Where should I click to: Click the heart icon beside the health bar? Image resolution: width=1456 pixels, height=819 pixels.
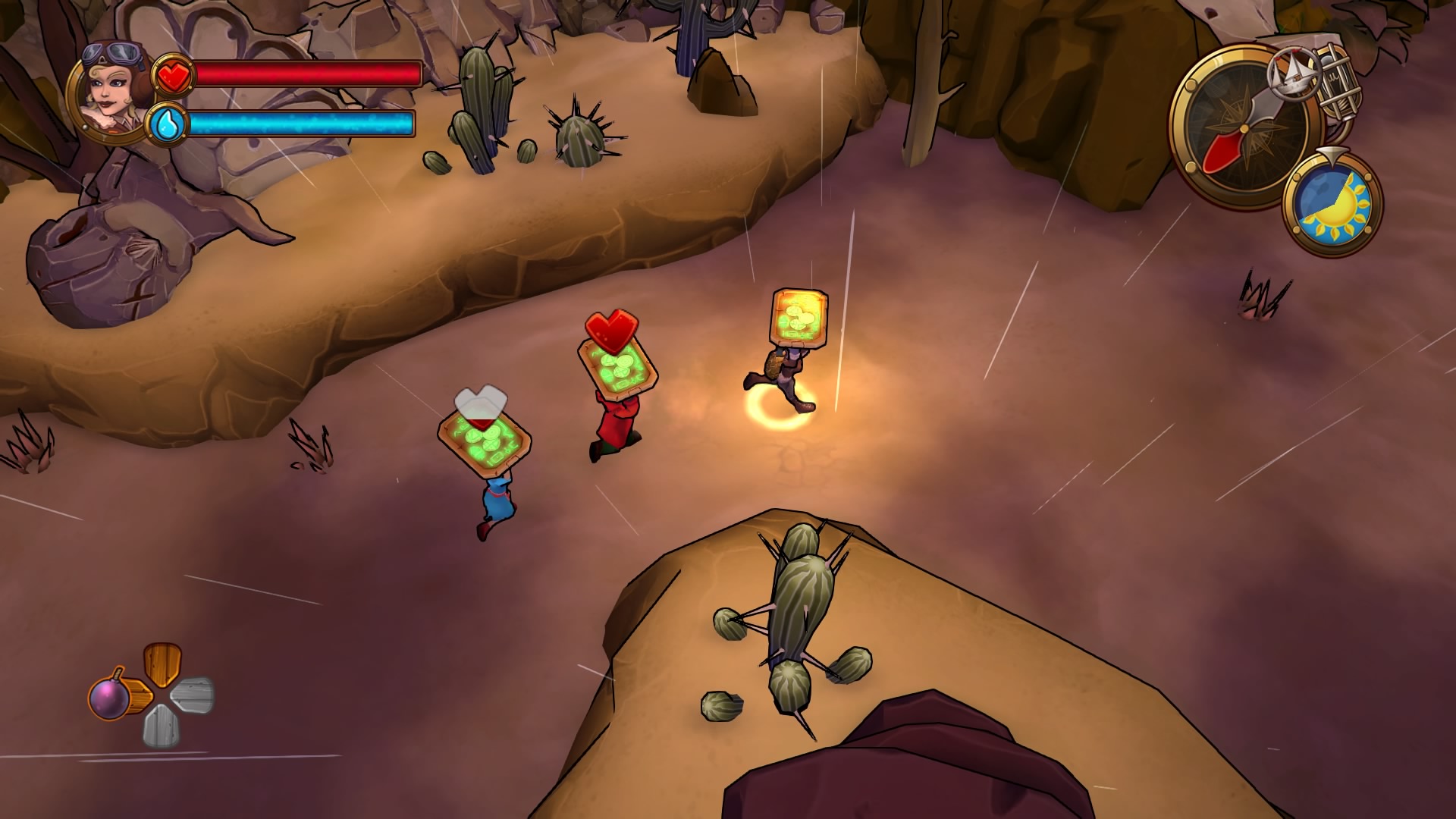pyautogui.click(x=174, y=72)
